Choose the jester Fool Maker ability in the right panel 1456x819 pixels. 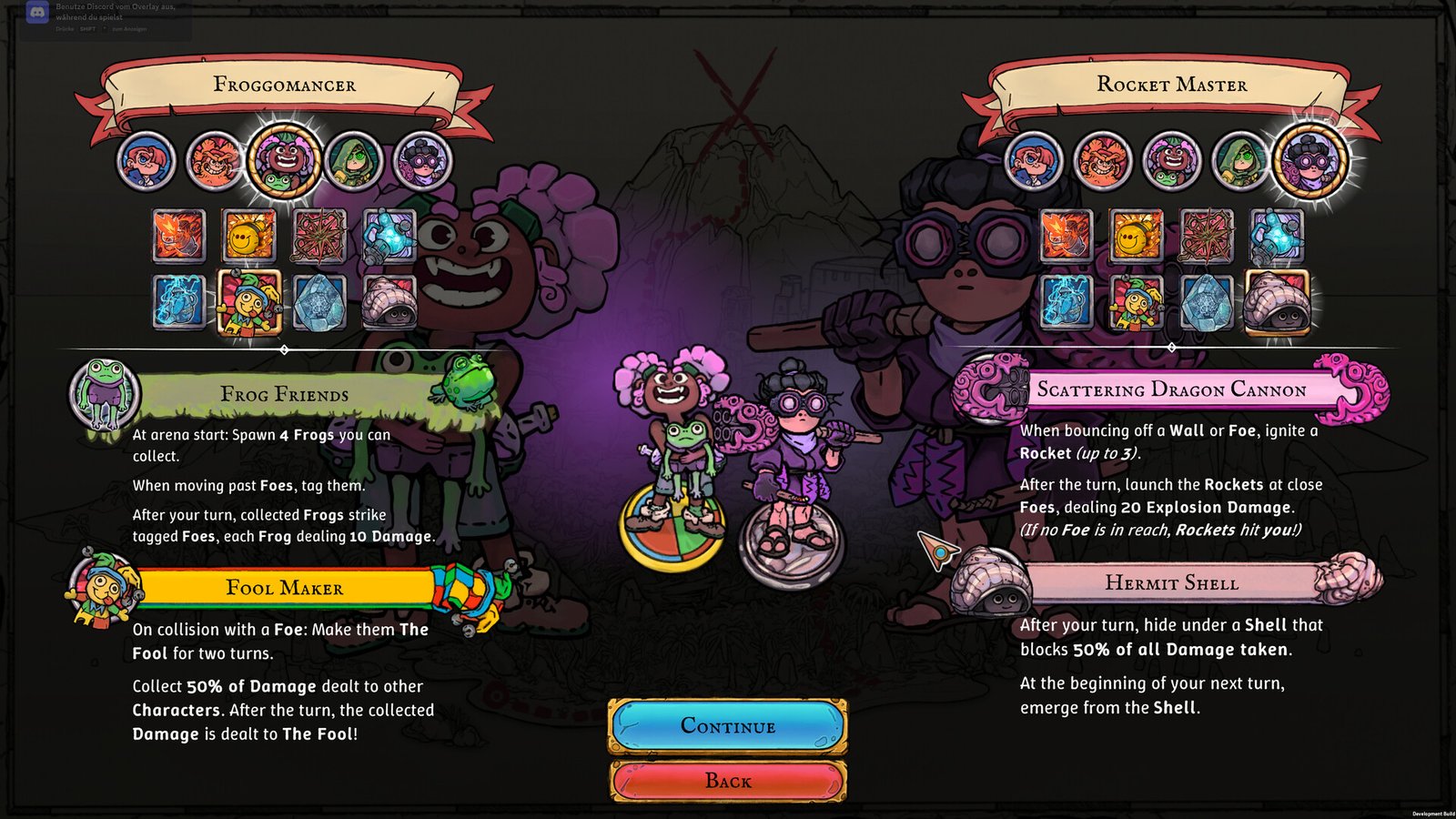coord(1137,301)
